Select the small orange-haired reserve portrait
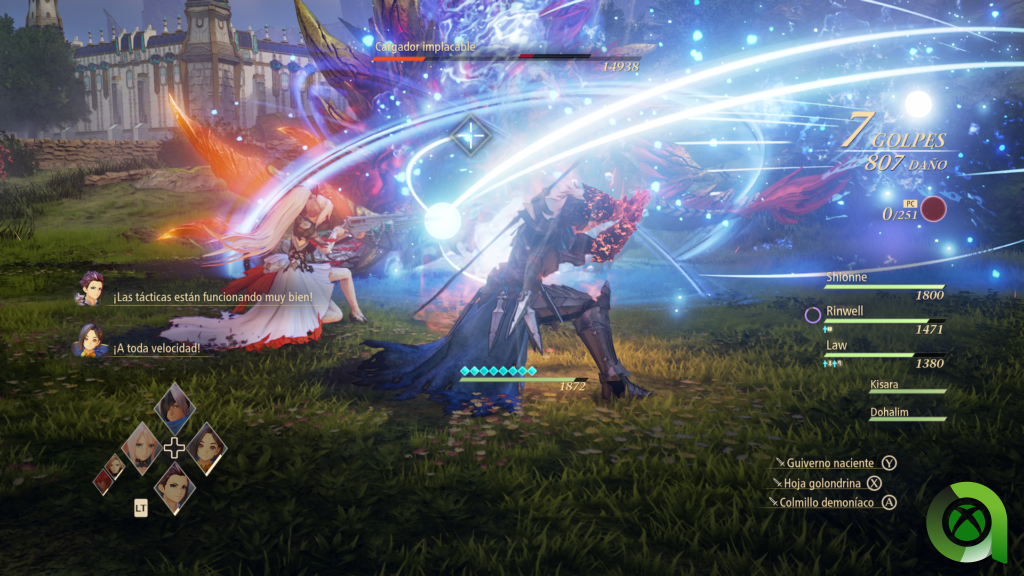Screen dimensions: 1024x576 tap(116, 464)
